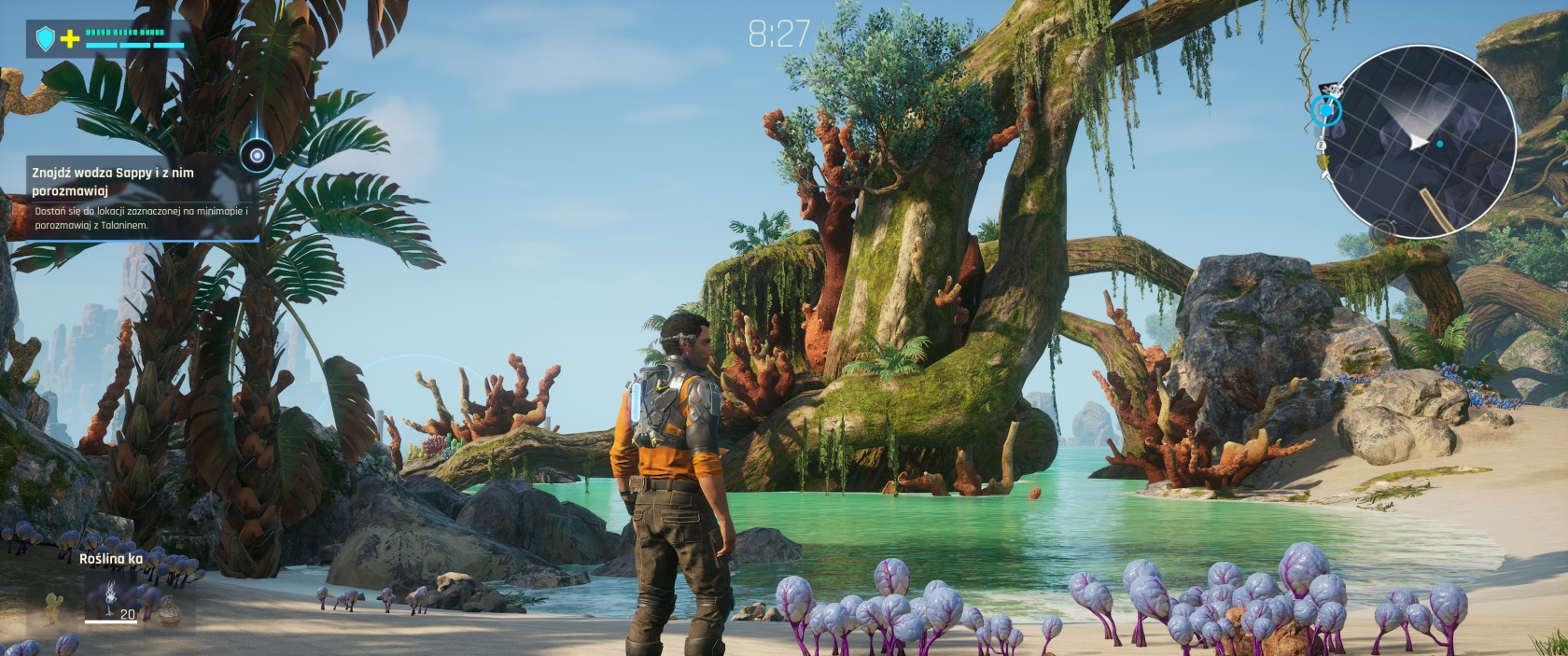Select the blue objective marker on minimap edge
The image size is (1568, 656).
(1325, 111)
